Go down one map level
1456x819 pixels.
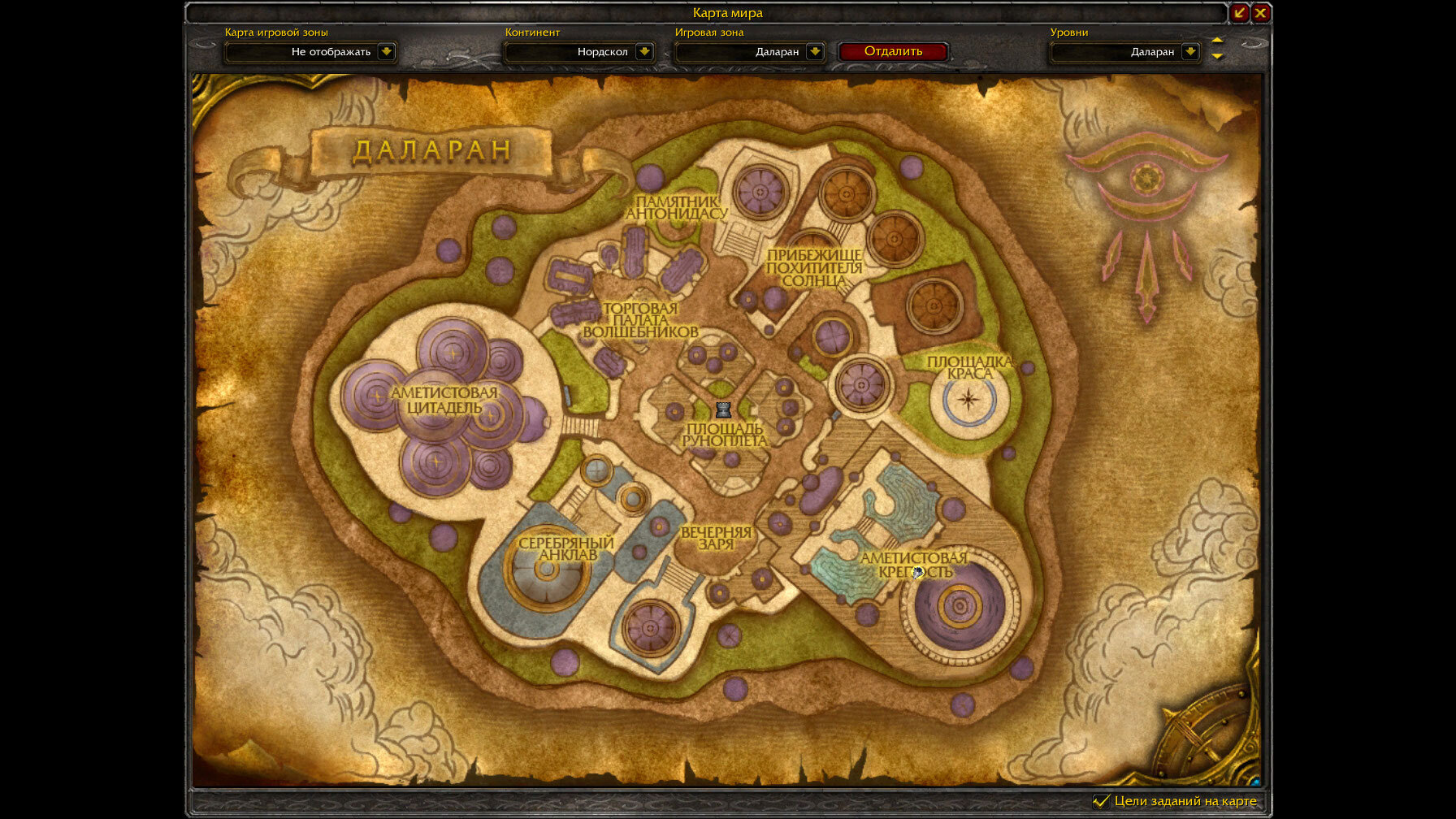pyautogui.click(x=1217, y=56)
